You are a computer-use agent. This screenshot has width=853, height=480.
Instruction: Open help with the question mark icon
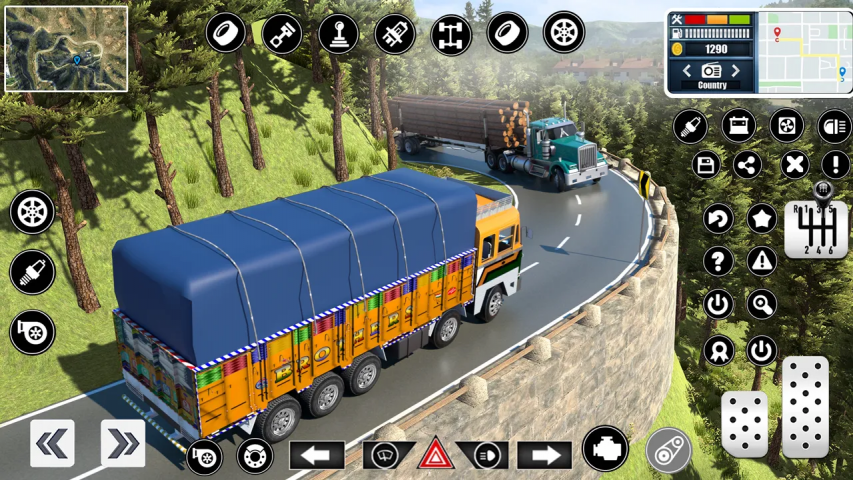pyautogui.click(x=717, y=261)
